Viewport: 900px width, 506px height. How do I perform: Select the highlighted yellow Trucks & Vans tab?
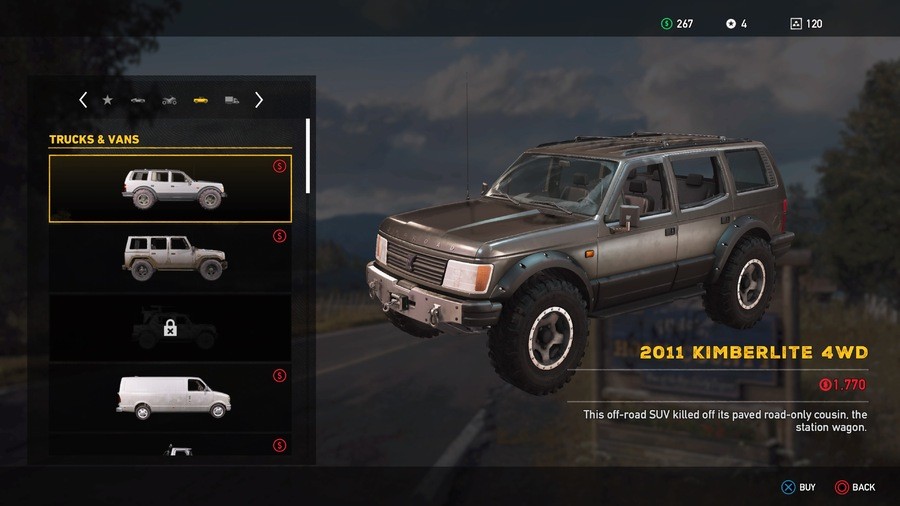[200, 100]
